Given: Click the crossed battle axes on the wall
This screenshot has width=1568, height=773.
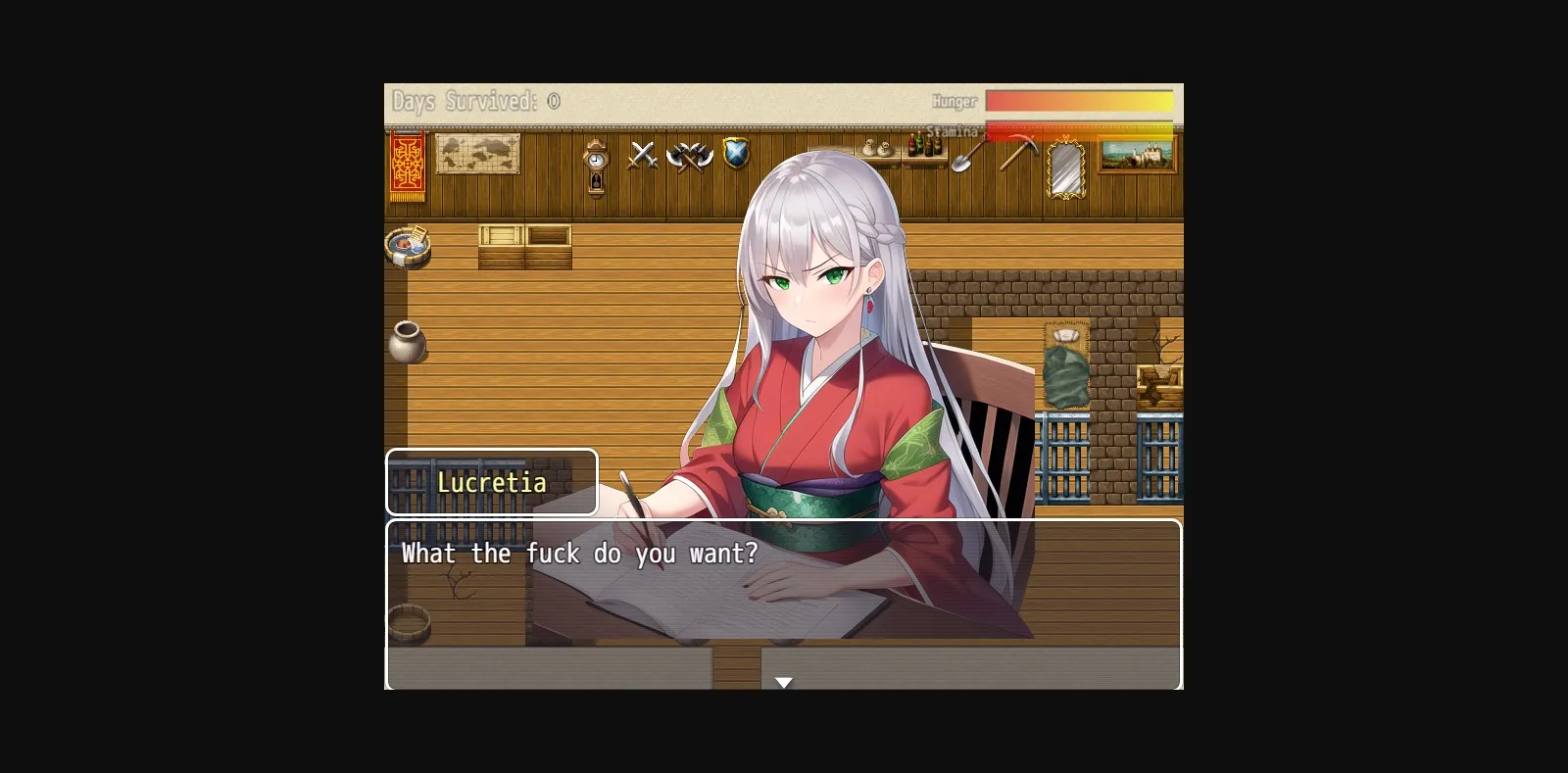Looking at the screenshot, I should pos(692,159).
